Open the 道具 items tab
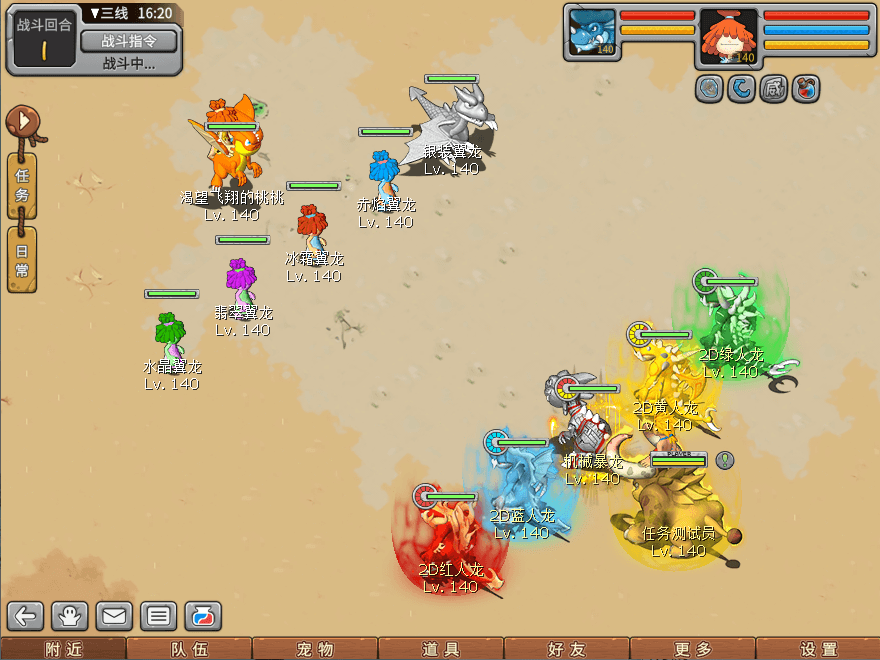Image resolution: width=880 pixels, height=660 pixels. (x=440, y=649)
